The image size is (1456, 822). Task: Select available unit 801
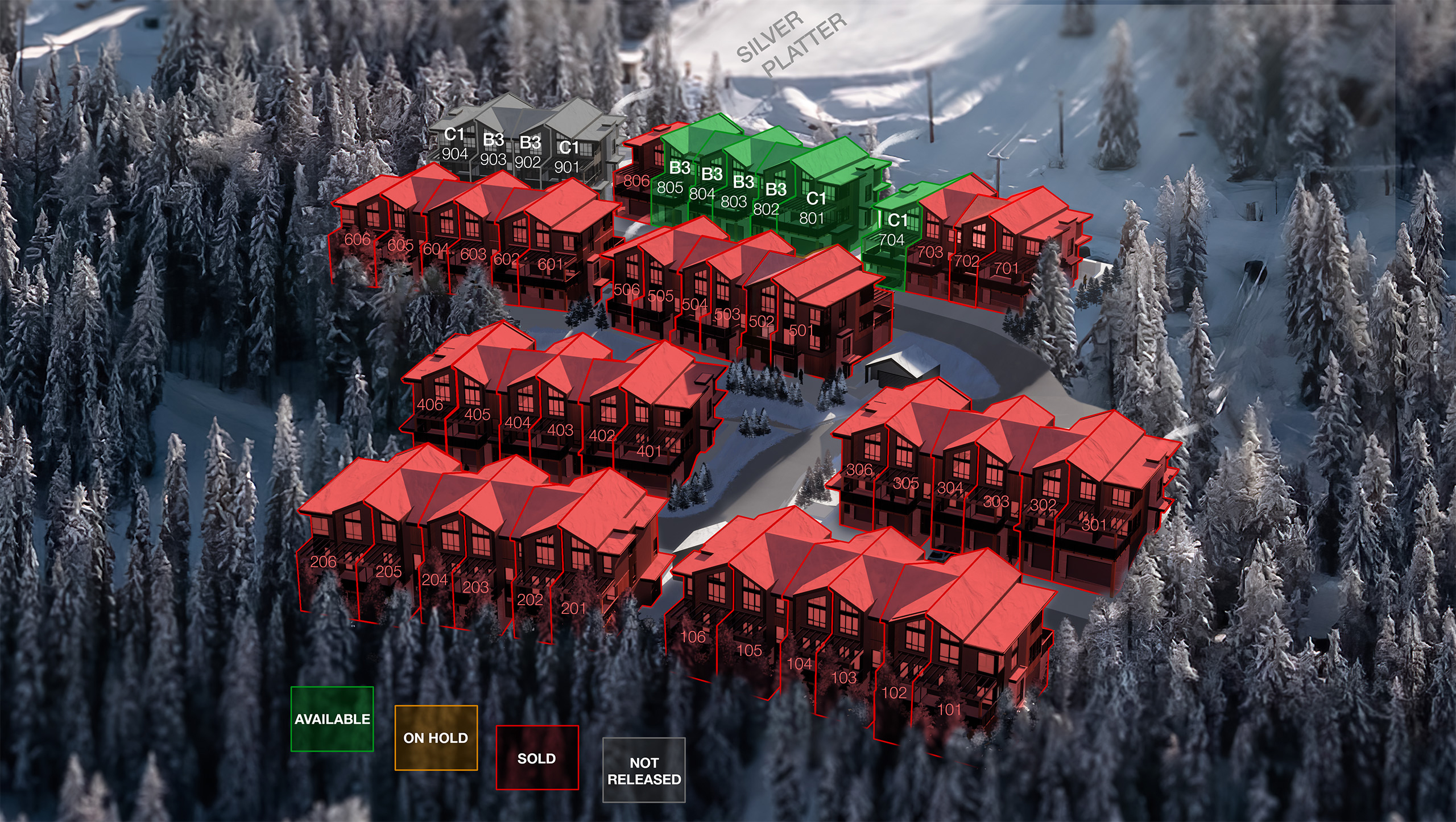[x=812, y=212]
